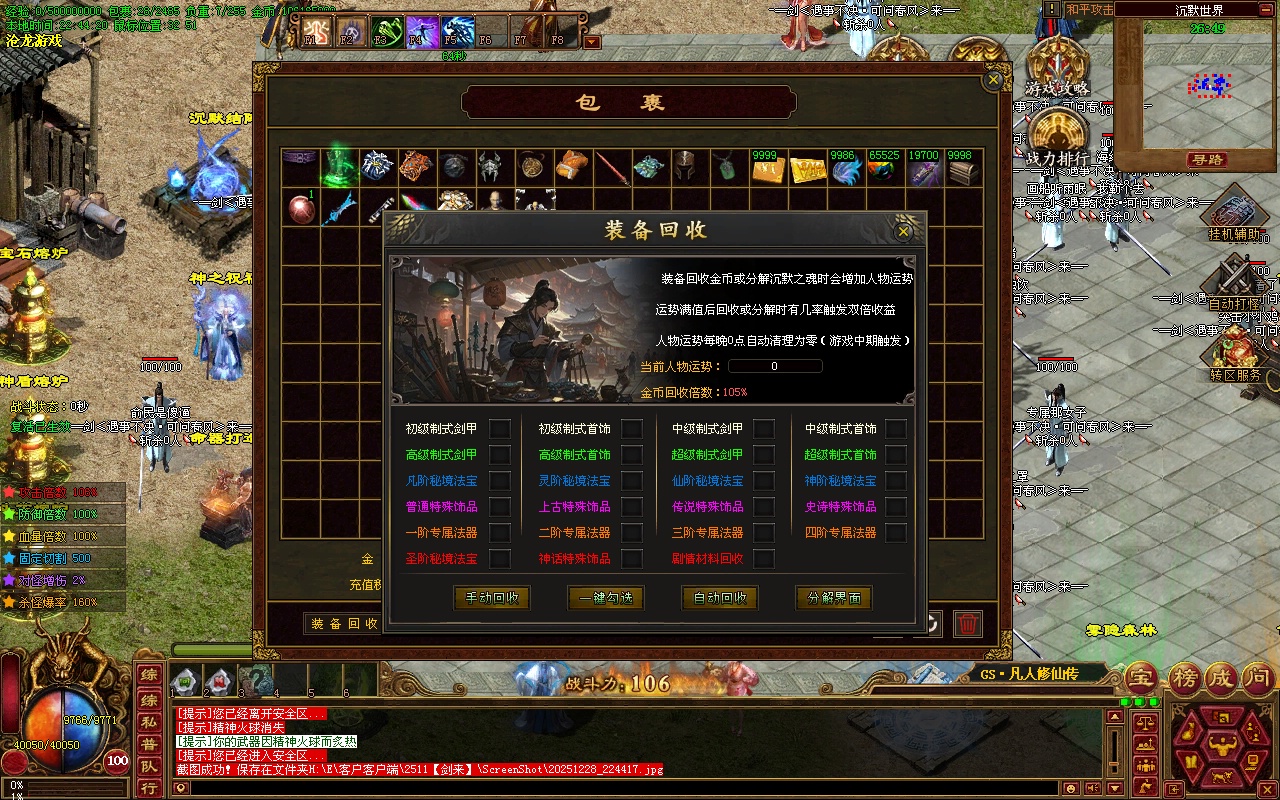Image resolution: width=1280 pixels, height=800 pixels.
Task: Tick the 高级制式首饰 checkbox
Action: [632, 455]
